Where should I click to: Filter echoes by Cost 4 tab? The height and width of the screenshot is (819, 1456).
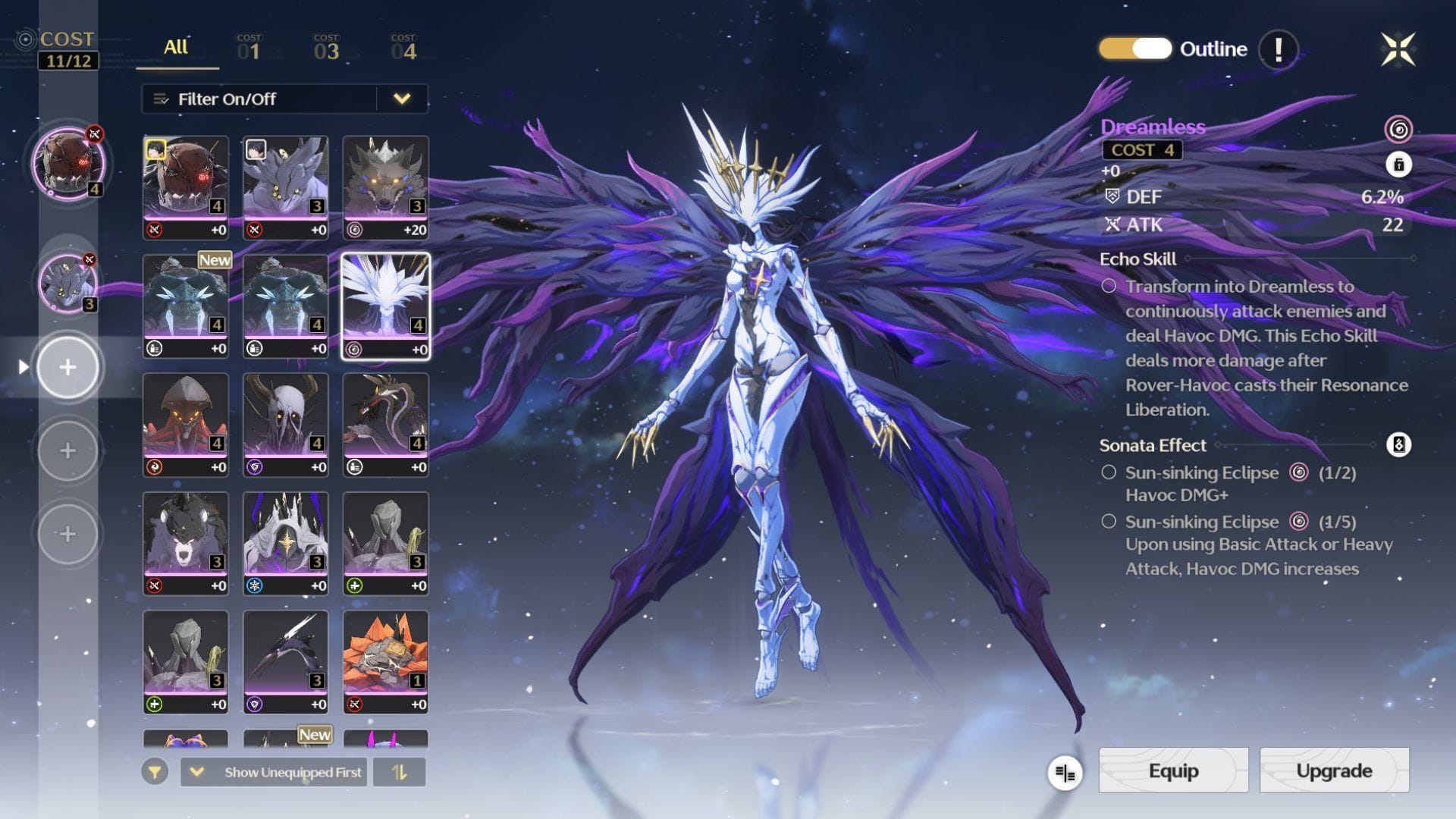point(403,48)
